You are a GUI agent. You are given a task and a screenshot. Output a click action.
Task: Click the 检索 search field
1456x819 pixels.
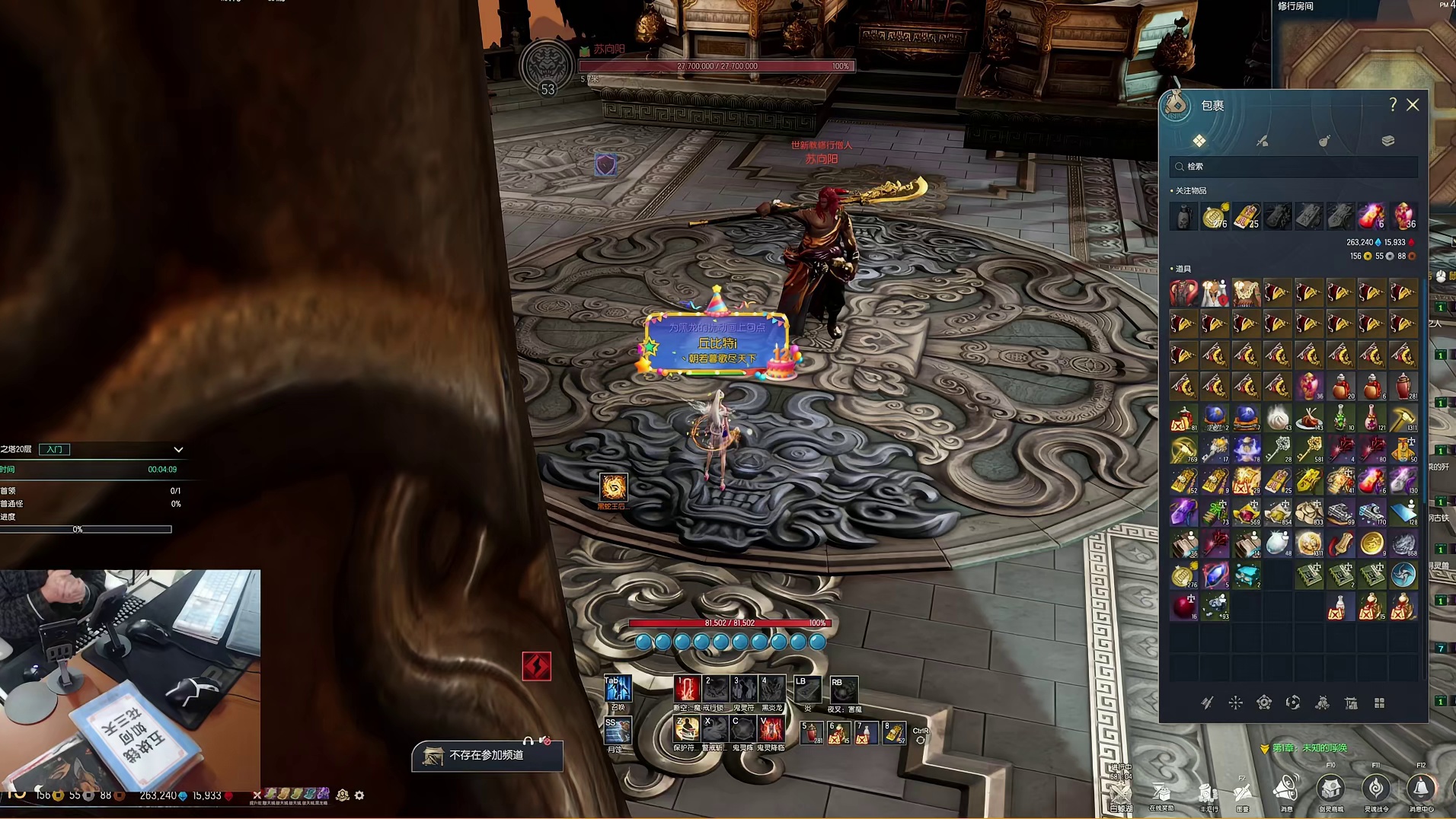pos(1293,167)
